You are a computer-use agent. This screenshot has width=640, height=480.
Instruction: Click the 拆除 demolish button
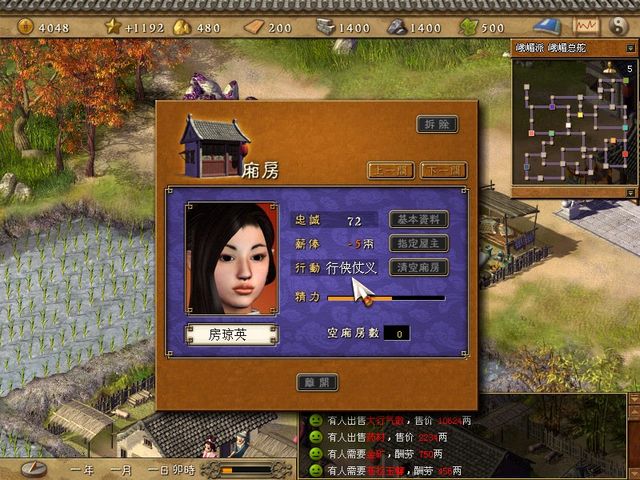(437, 125)
